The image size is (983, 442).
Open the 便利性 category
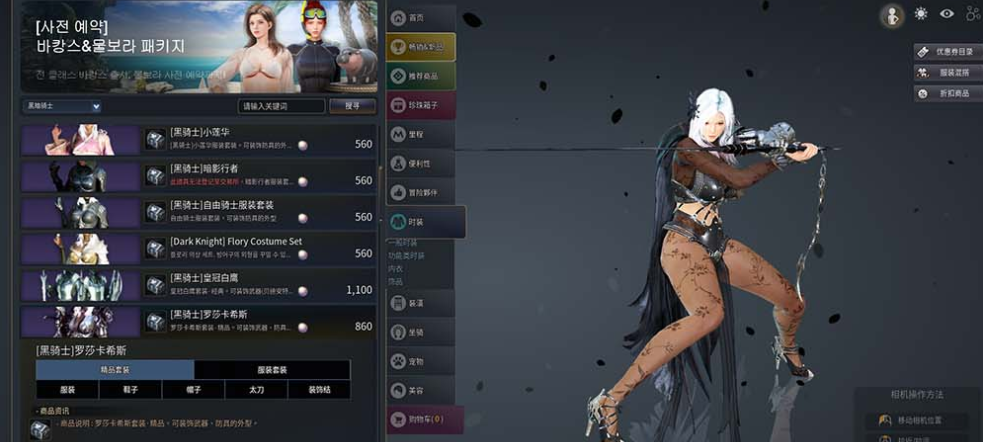[420, 162]
